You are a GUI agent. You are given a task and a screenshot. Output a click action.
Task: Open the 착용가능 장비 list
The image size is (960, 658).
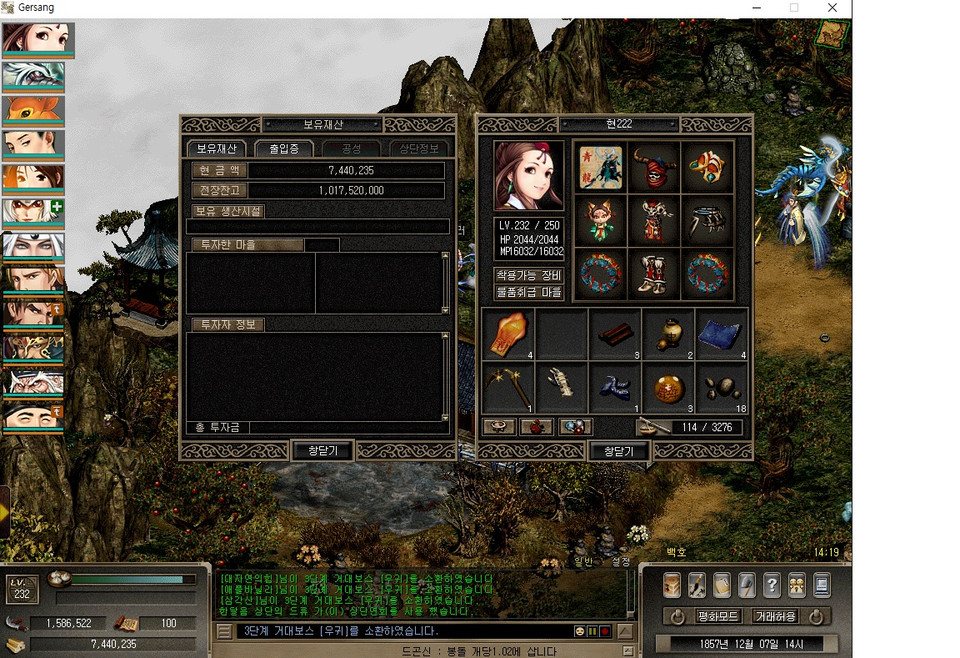[529, 275]
